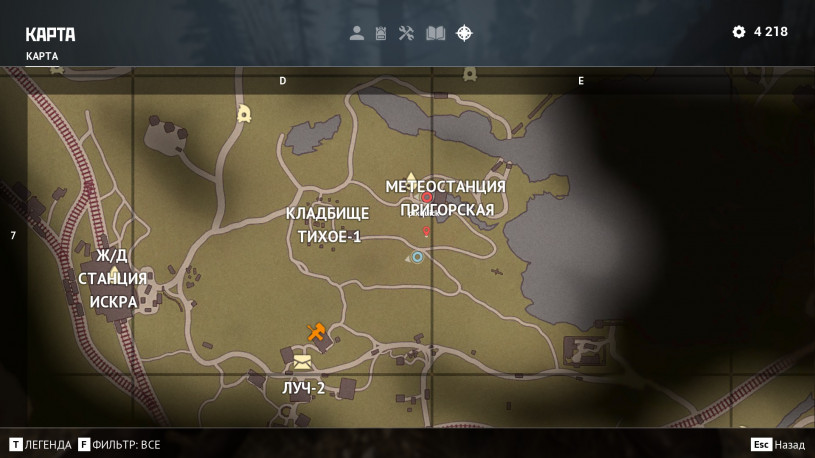Change the map filter (Фильтр: Все)
Viewport: 815px width, 458px height.
click(119, 445)
